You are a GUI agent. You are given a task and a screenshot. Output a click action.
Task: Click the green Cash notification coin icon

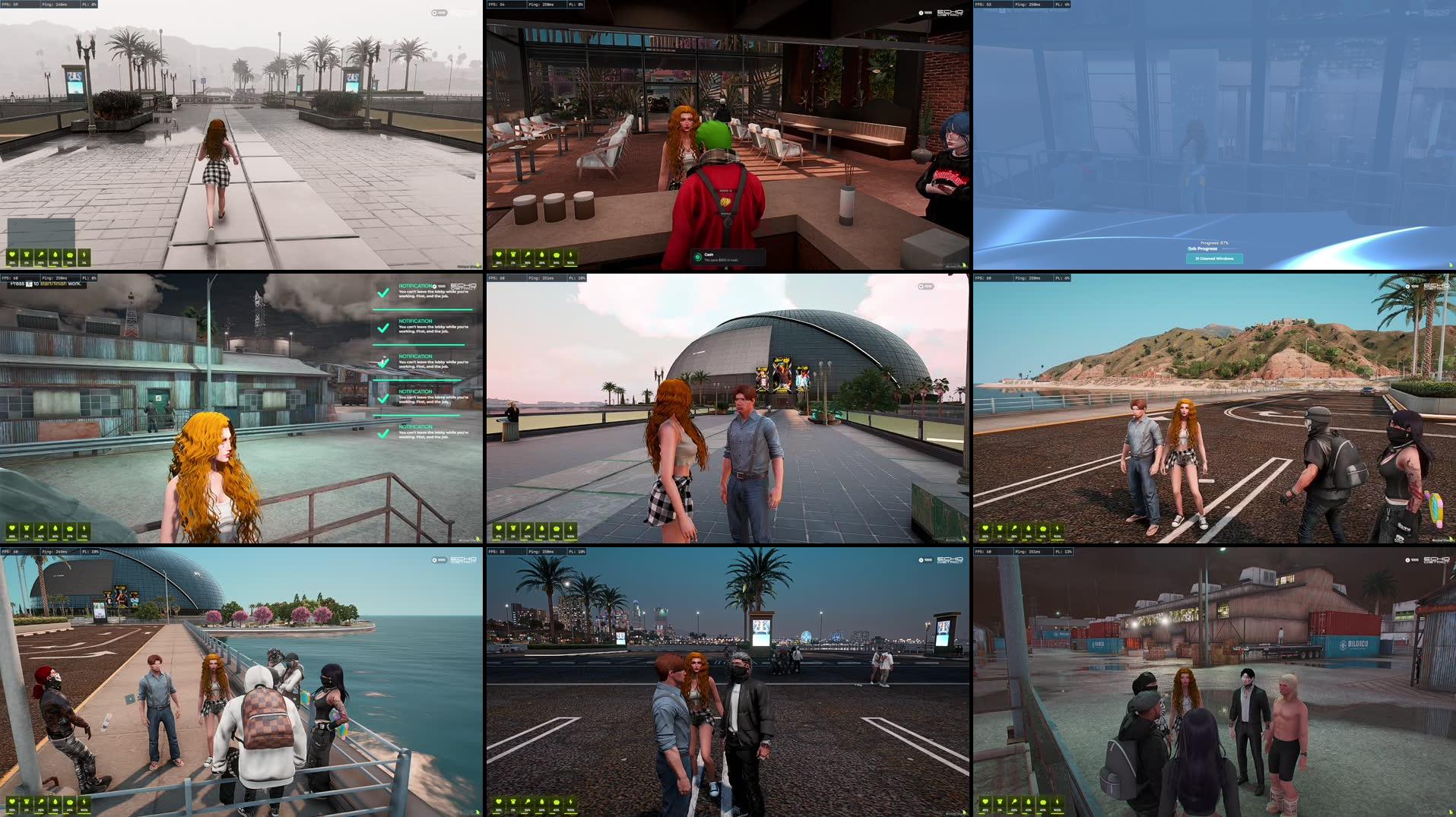698,257
